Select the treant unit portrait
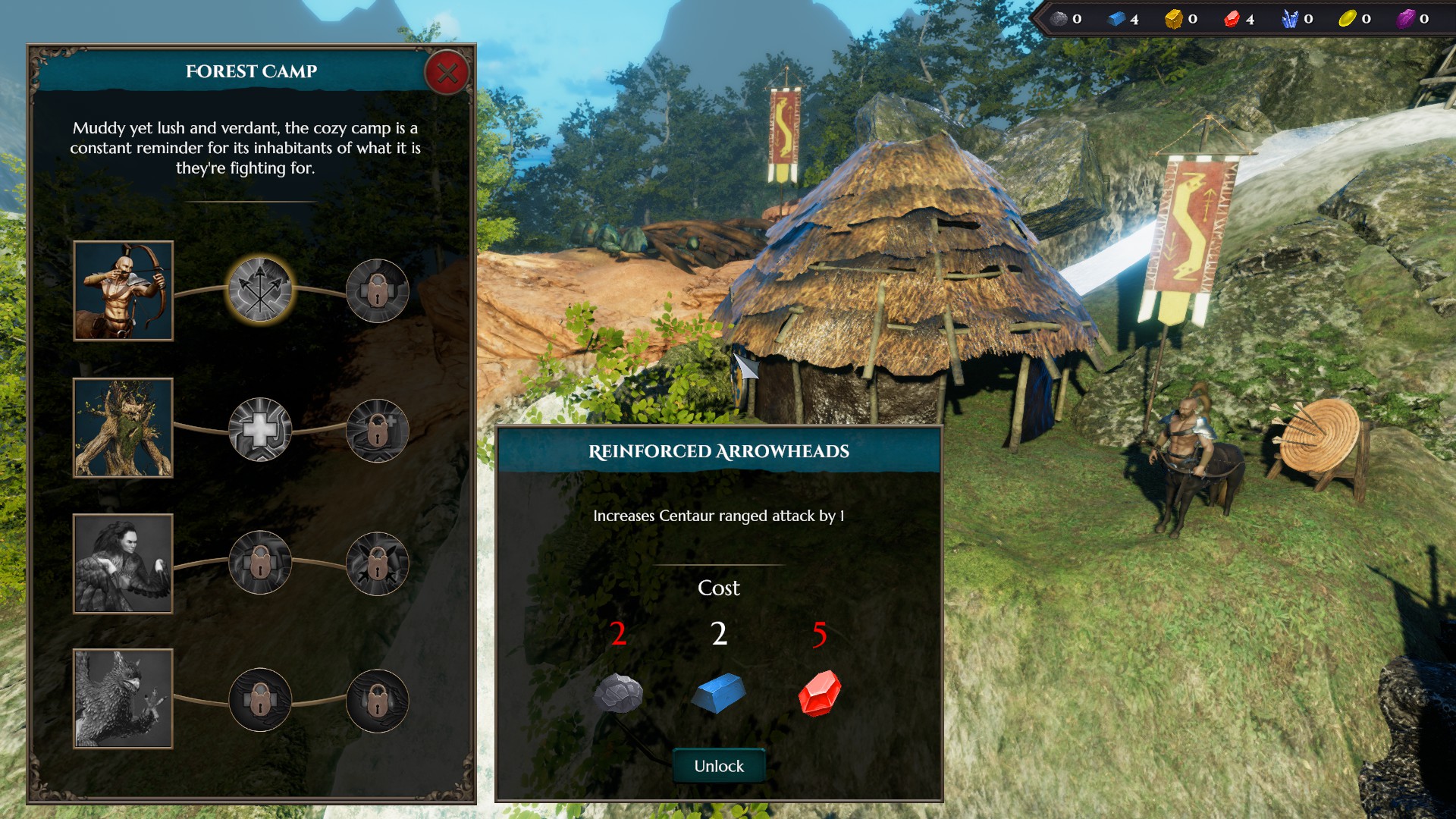This screenshot has height=819, width=1456. (x=123, y=428)
